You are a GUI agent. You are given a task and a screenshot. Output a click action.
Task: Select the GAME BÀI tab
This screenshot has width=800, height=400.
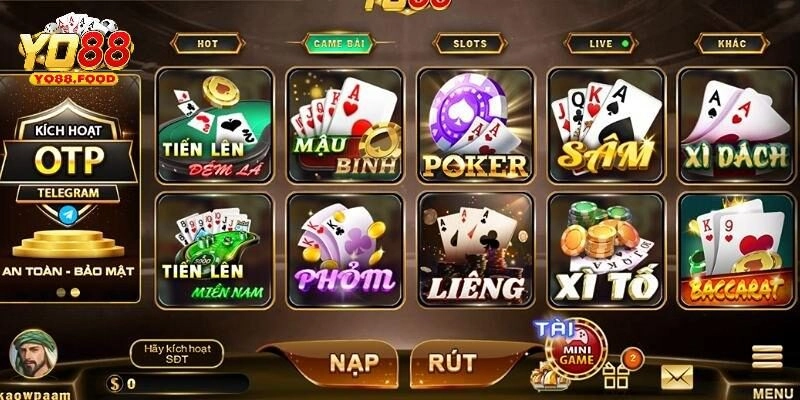pyautogui.click(x=337, y=44)
